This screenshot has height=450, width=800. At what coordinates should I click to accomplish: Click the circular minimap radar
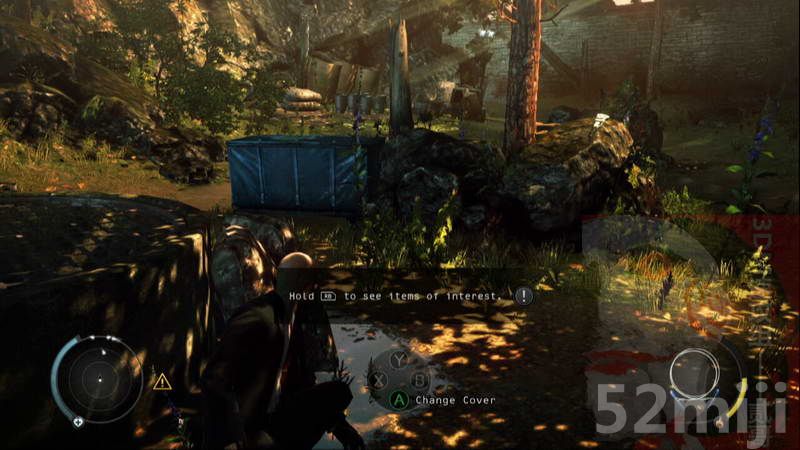(98, 379)
